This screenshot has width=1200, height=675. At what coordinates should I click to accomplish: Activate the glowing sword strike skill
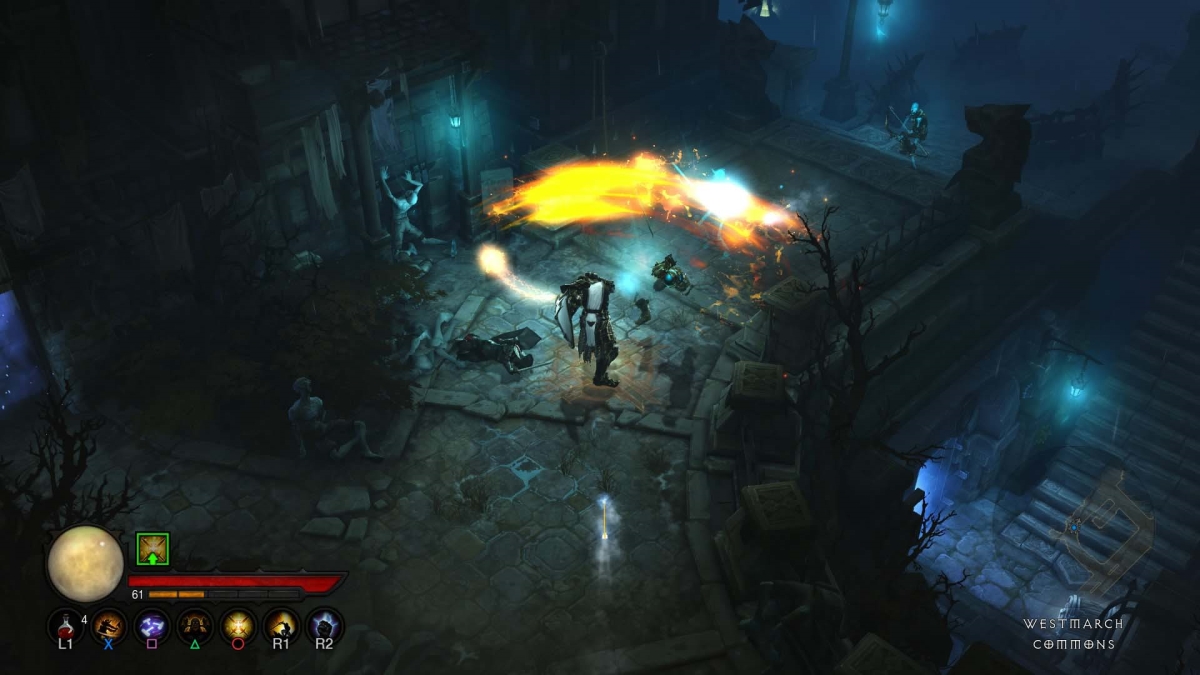(280, 625)
